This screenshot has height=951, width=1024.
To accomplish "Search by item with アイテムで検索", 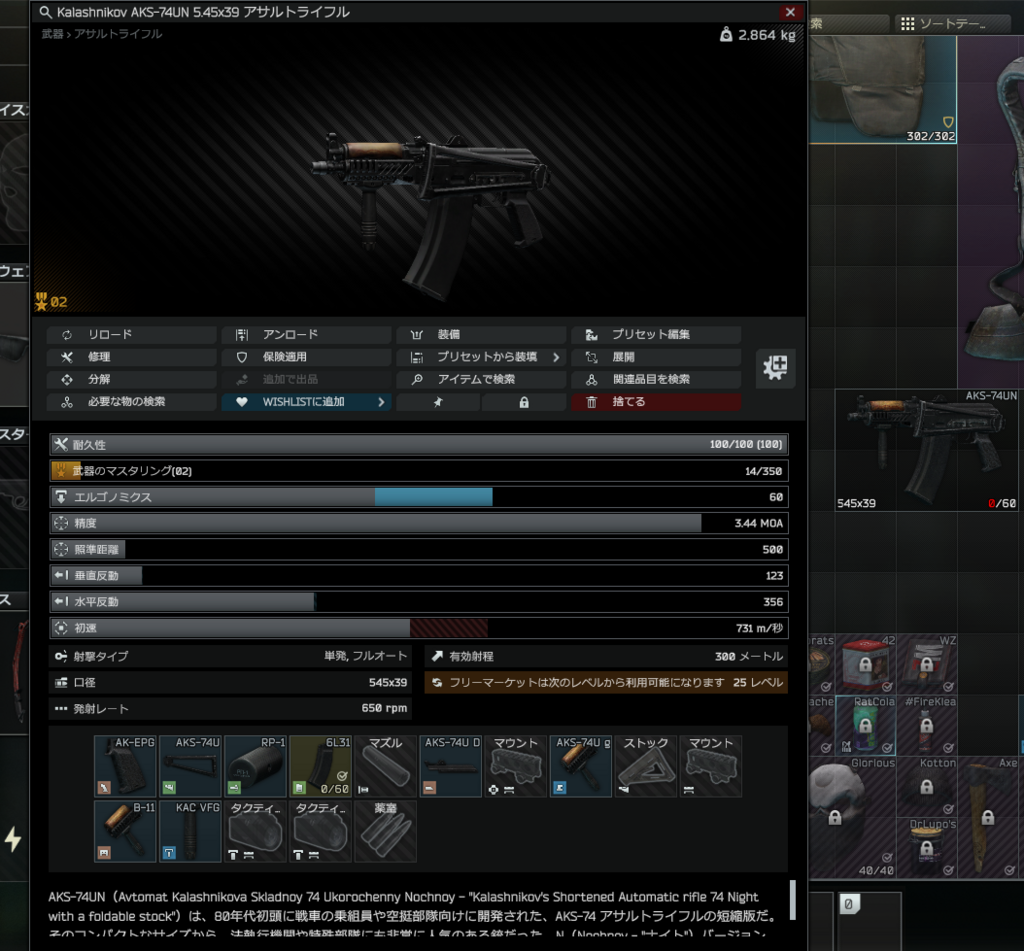I will (x=480, y=380).
